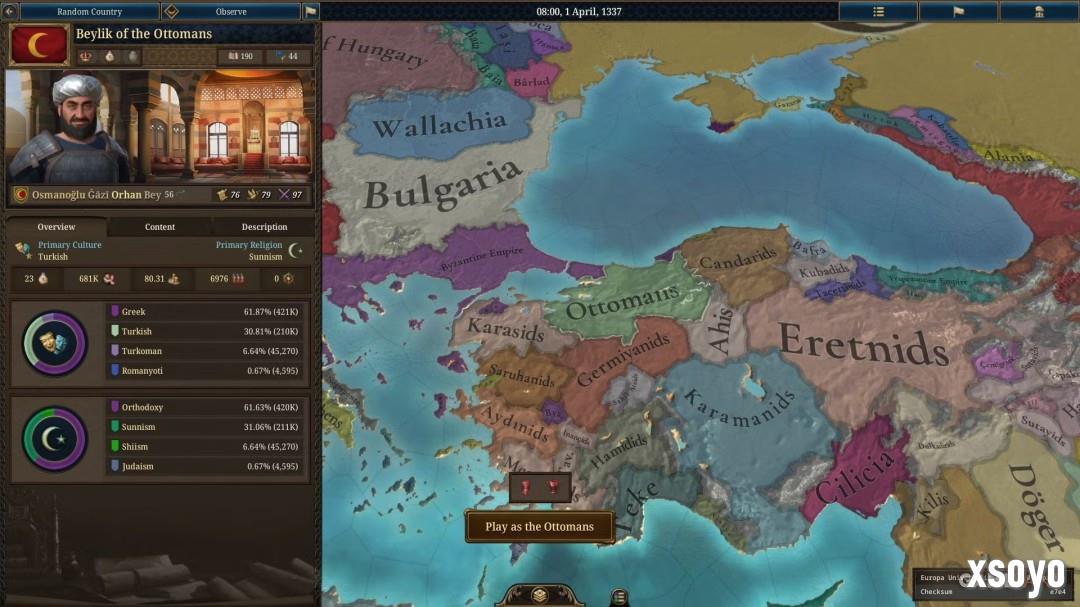Click Play as the Ottomans button
The image size is (1080, 607).
click(x=539, y=527)
